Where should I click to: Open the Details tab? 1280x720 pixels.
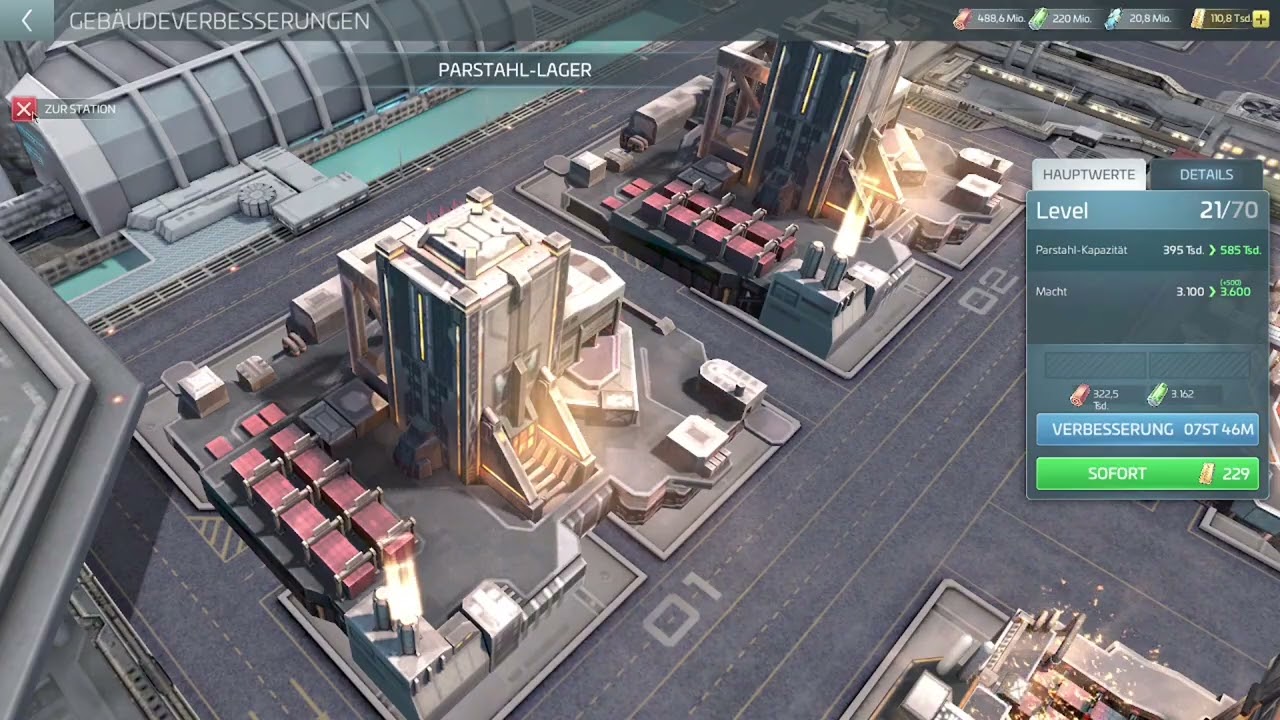tap(1206, 174)
